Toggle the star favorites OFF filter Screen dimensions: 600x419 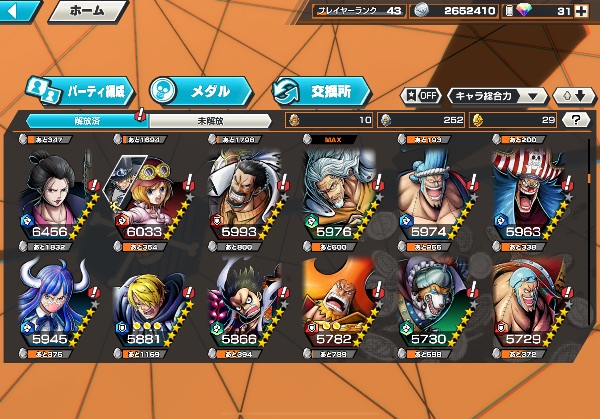(x=421, y=96)
